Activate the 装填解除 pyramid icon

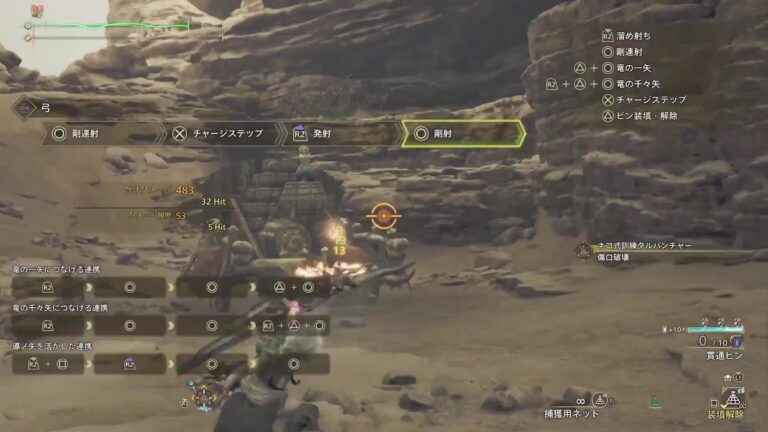pos(735,398)
